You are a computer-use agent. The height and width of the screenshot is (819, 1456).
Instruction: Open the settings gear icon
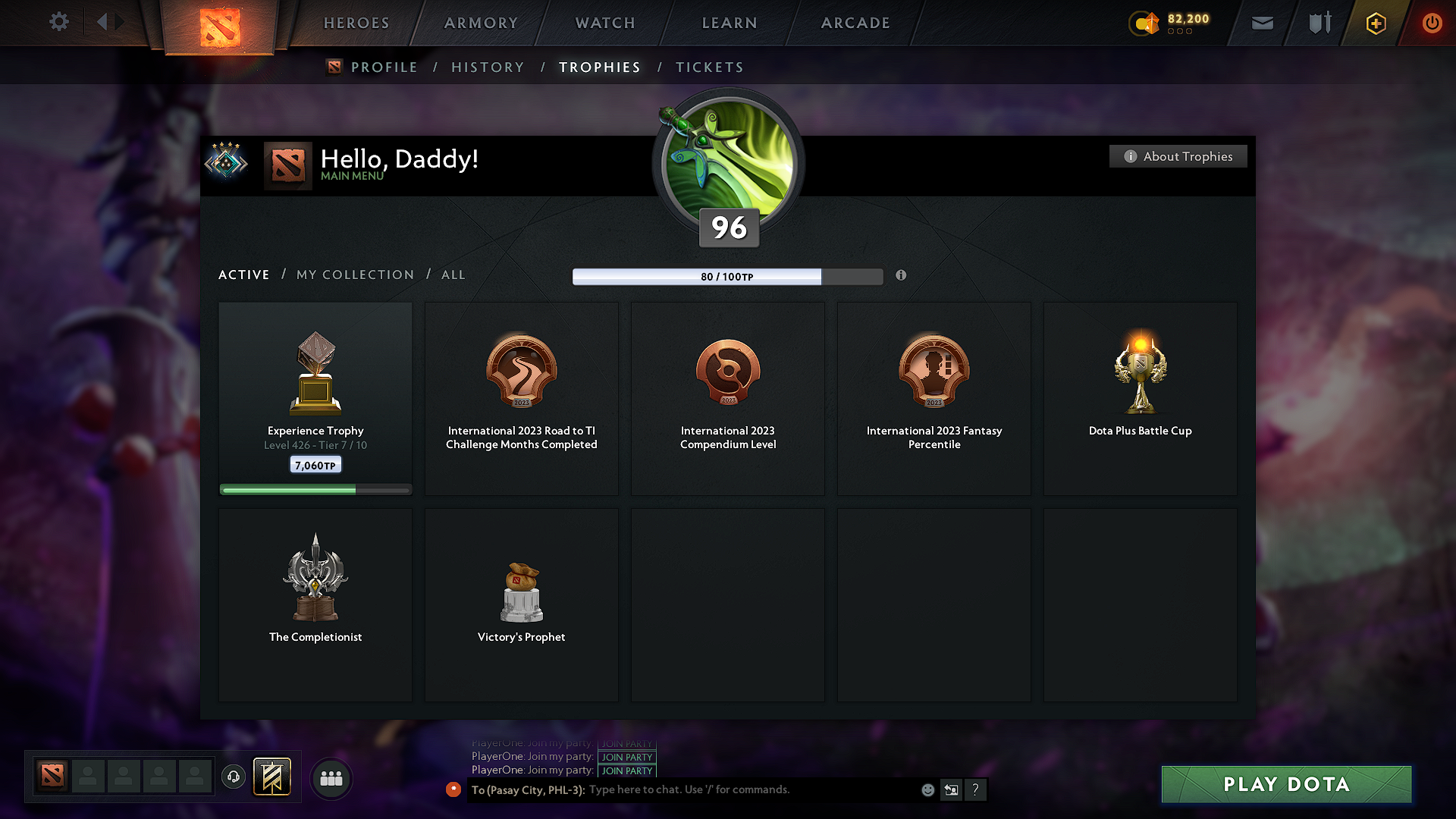(58, 22)
